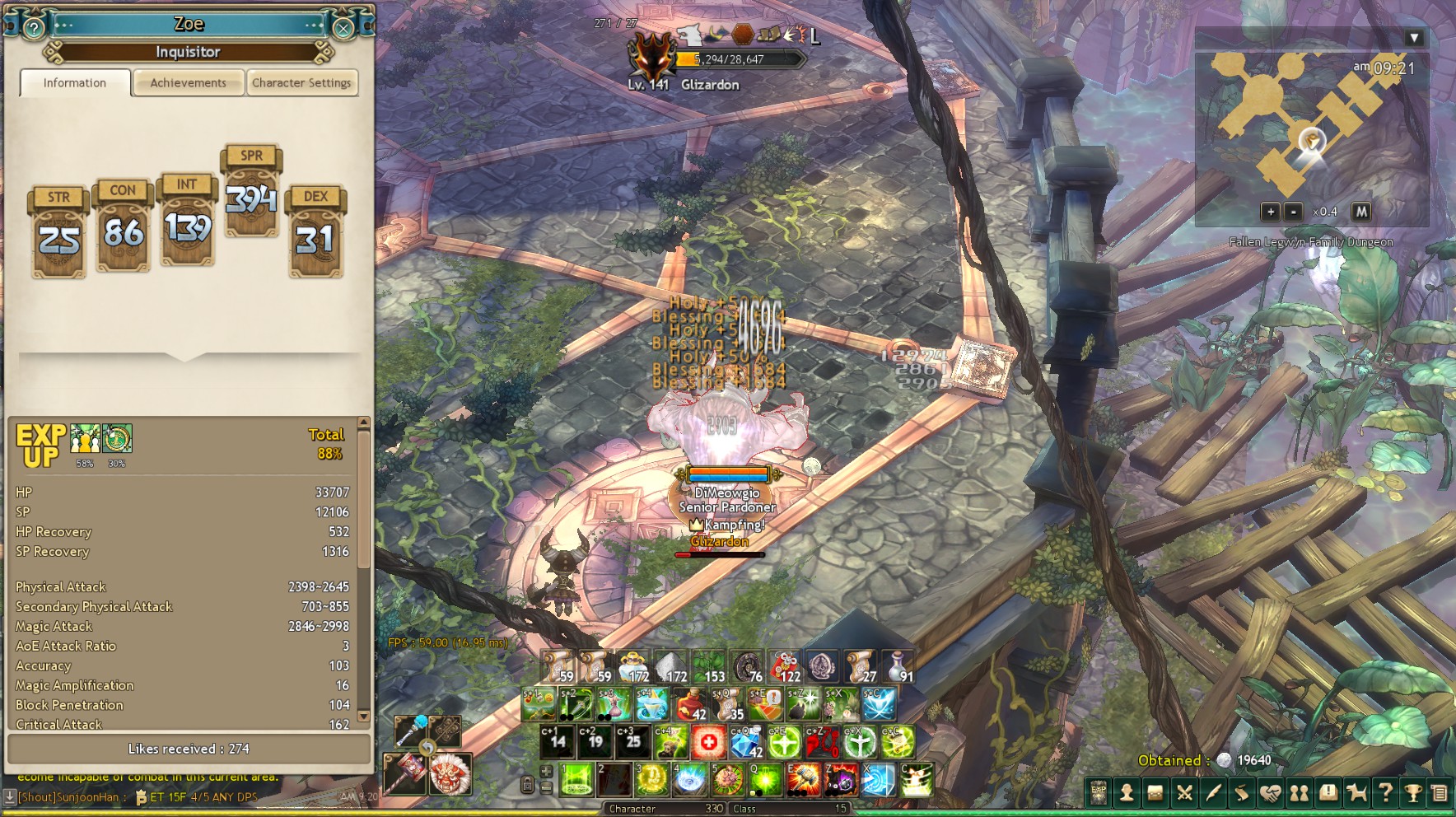
Task: Zoom out the minimap with minus button
Action: 1294,212
